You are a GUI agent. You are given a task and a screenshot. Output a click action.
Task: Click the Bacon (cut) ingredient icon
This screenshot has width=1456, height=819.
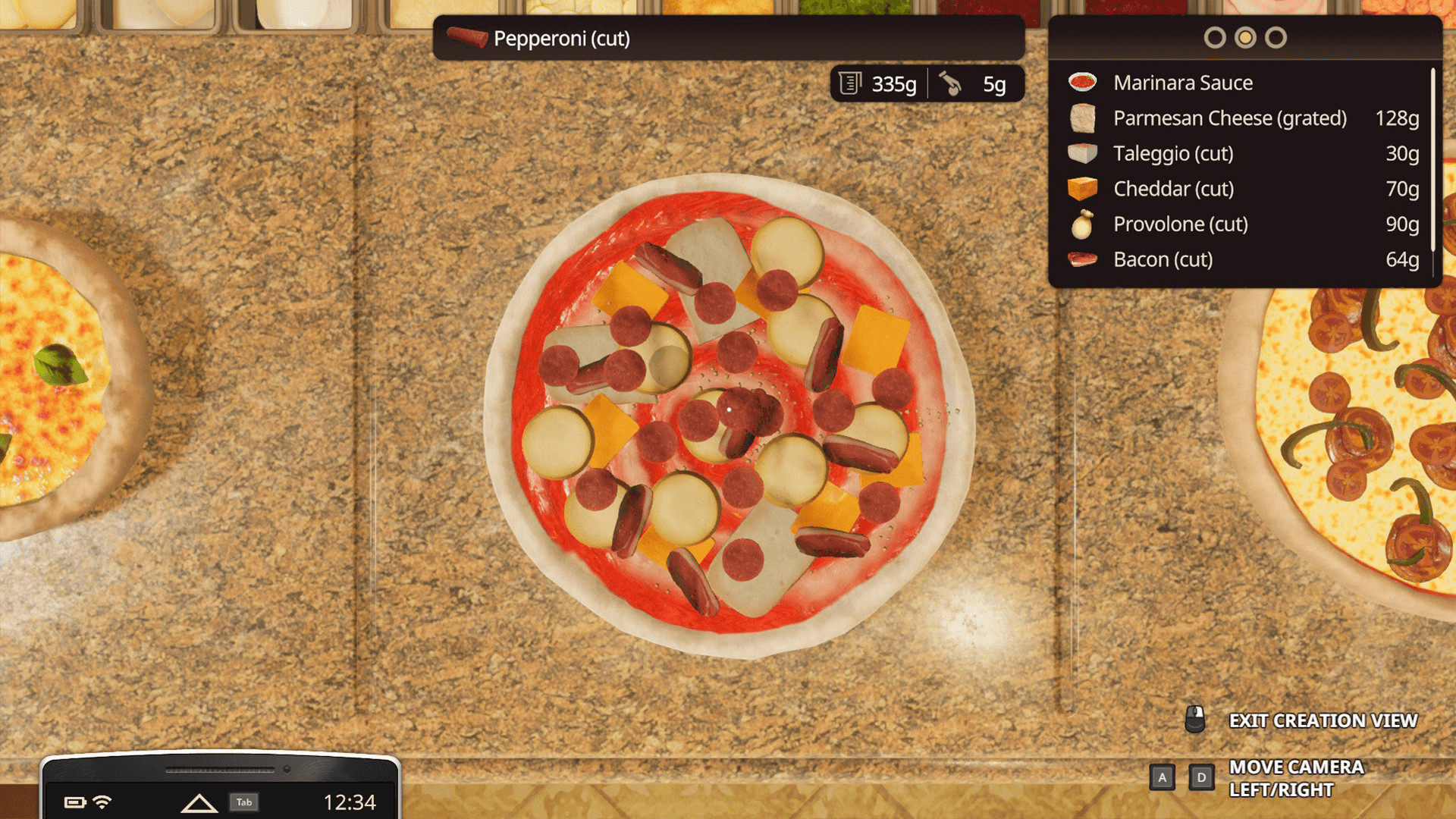point(1082,259)
